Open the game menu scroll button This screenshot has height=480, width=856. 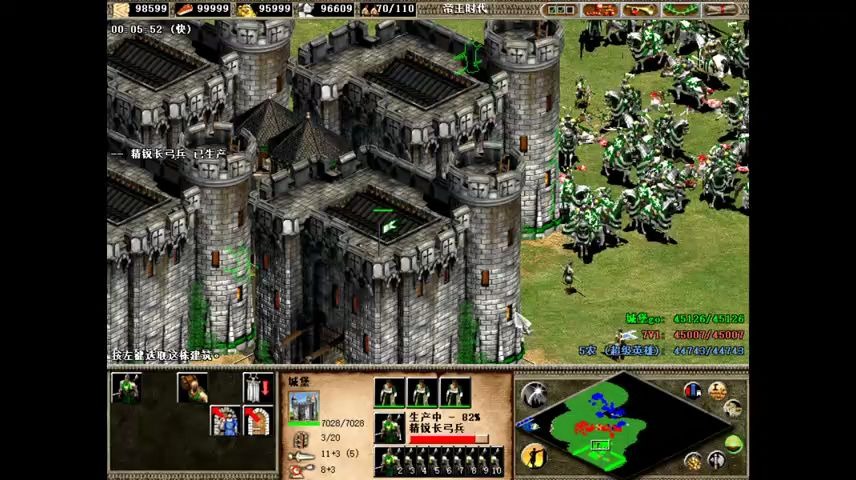719,10
